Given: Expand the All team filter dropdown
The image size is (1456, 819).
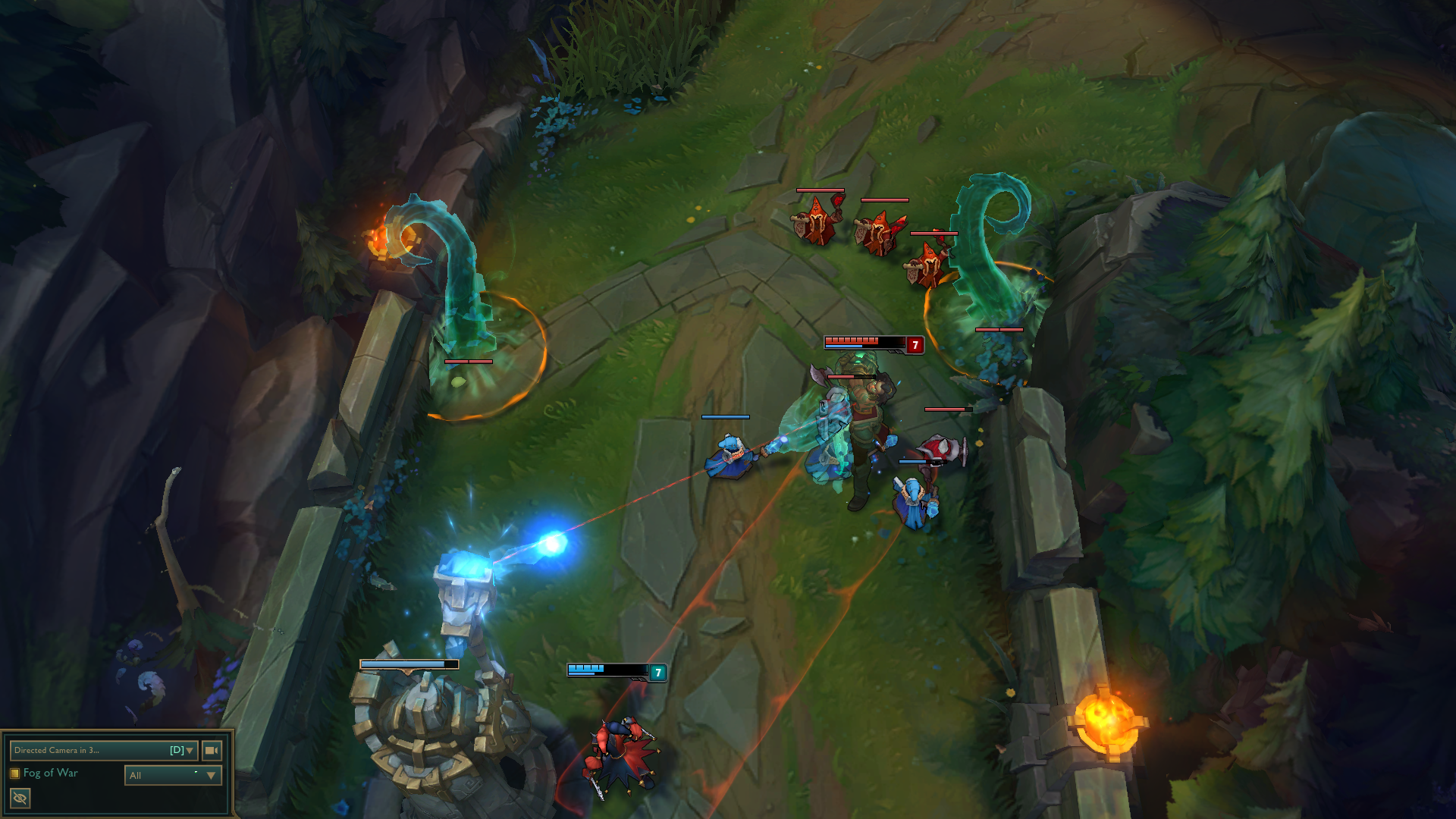Looking at the screenshot, I should 172,775.
